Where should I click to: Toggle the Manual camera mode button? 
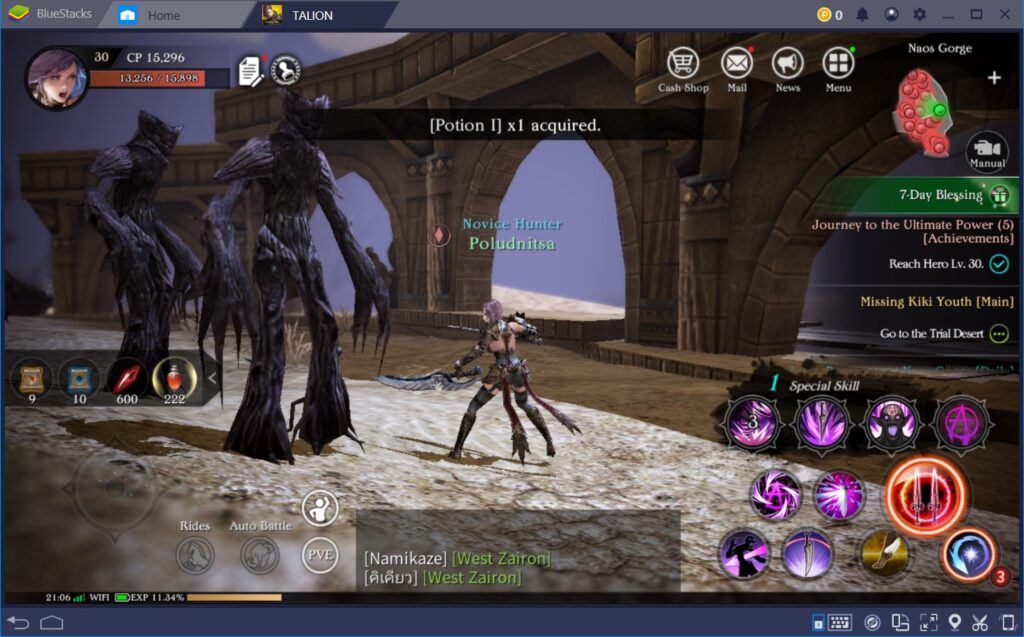tap(986, 150)
